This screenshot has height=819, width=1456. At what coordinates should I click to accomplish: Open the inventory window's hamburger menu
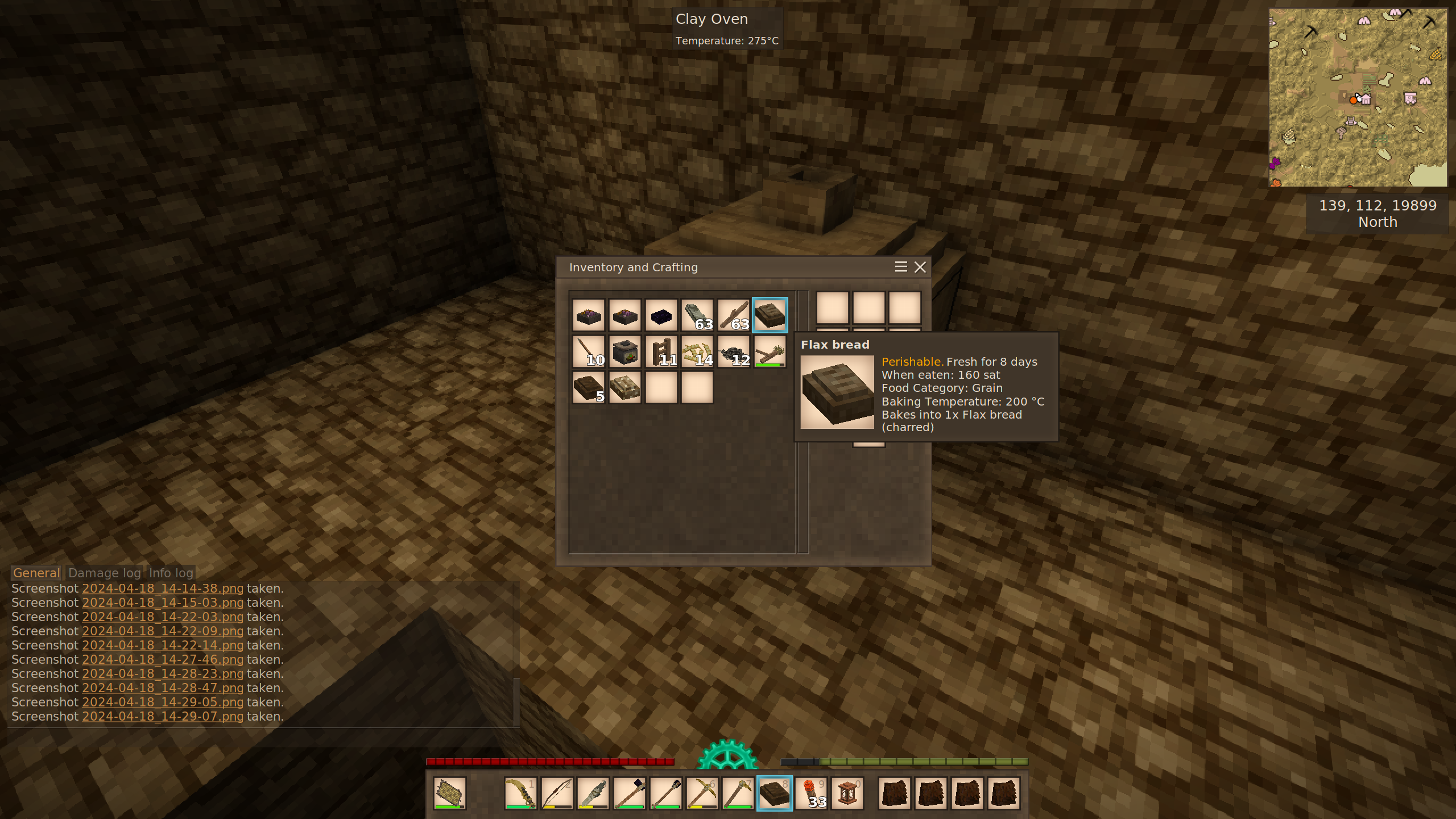[901, 267]
